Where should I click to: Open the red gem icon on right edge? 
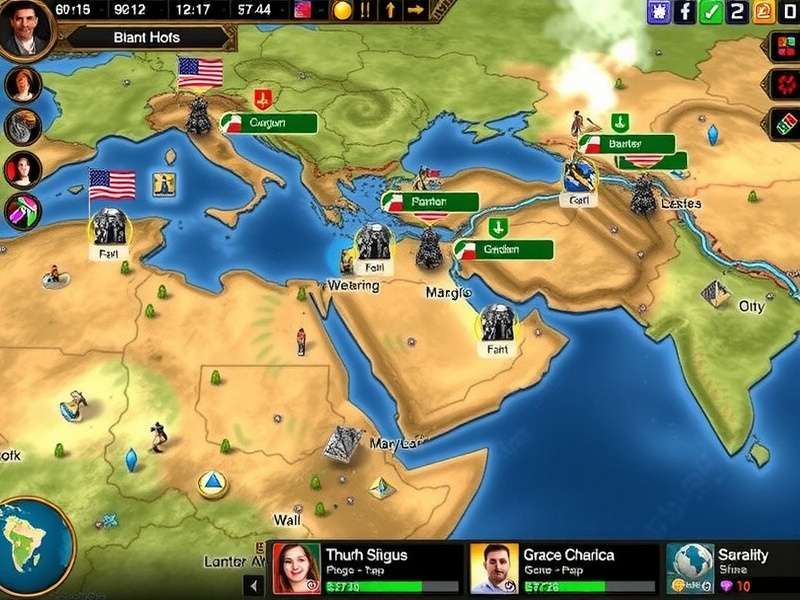pyautogui.click(x=785, y=84)
